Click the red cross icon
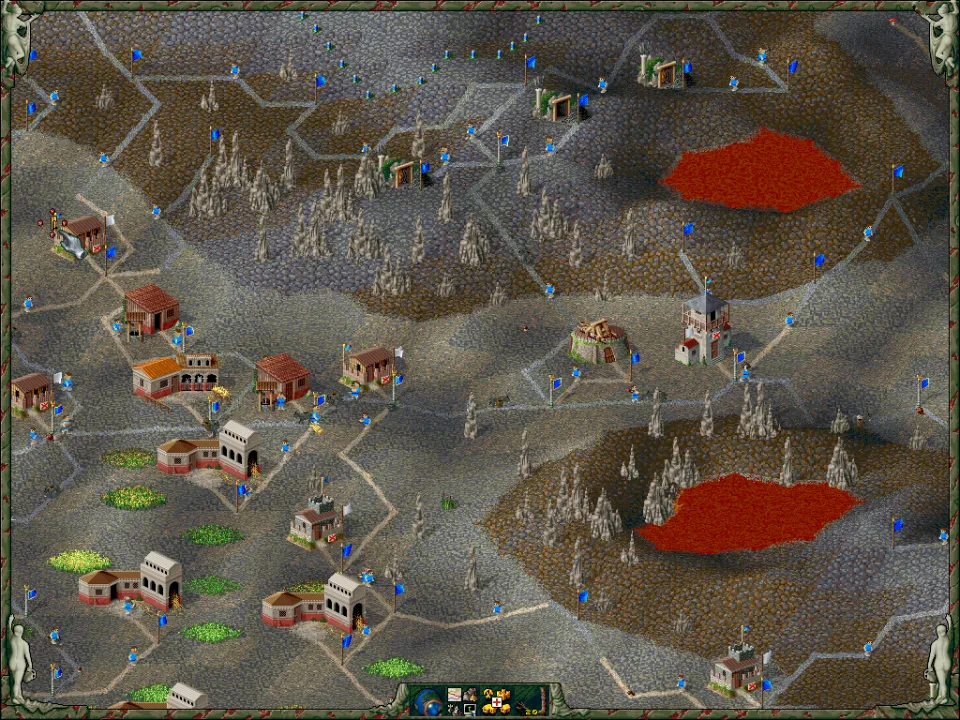This screenshot has width=960, height=720. (497, 702)
